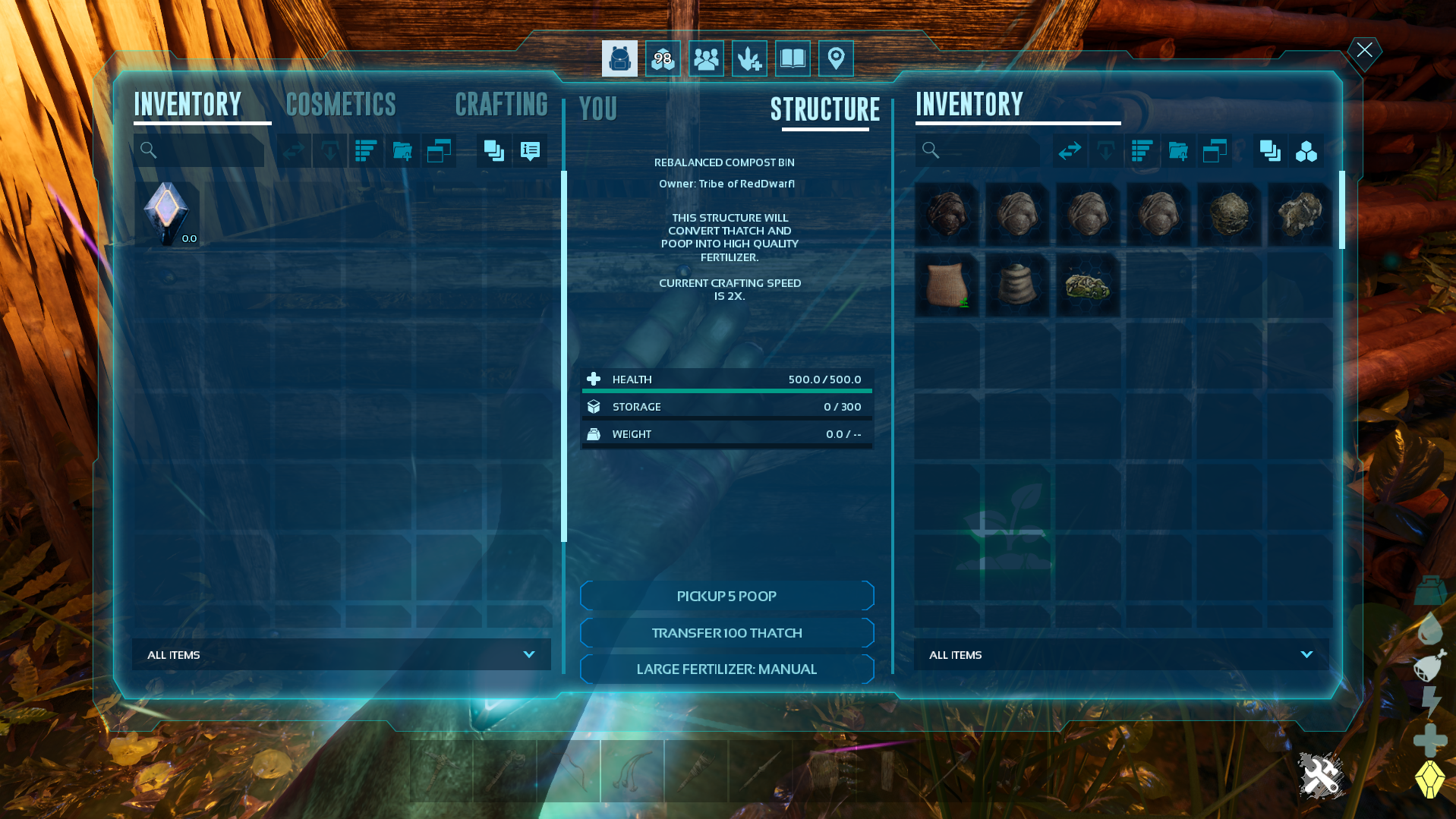Viewport: 1456px width, 819px height.
Task: Open the open-book notes icon
Action: coord(793,58)
